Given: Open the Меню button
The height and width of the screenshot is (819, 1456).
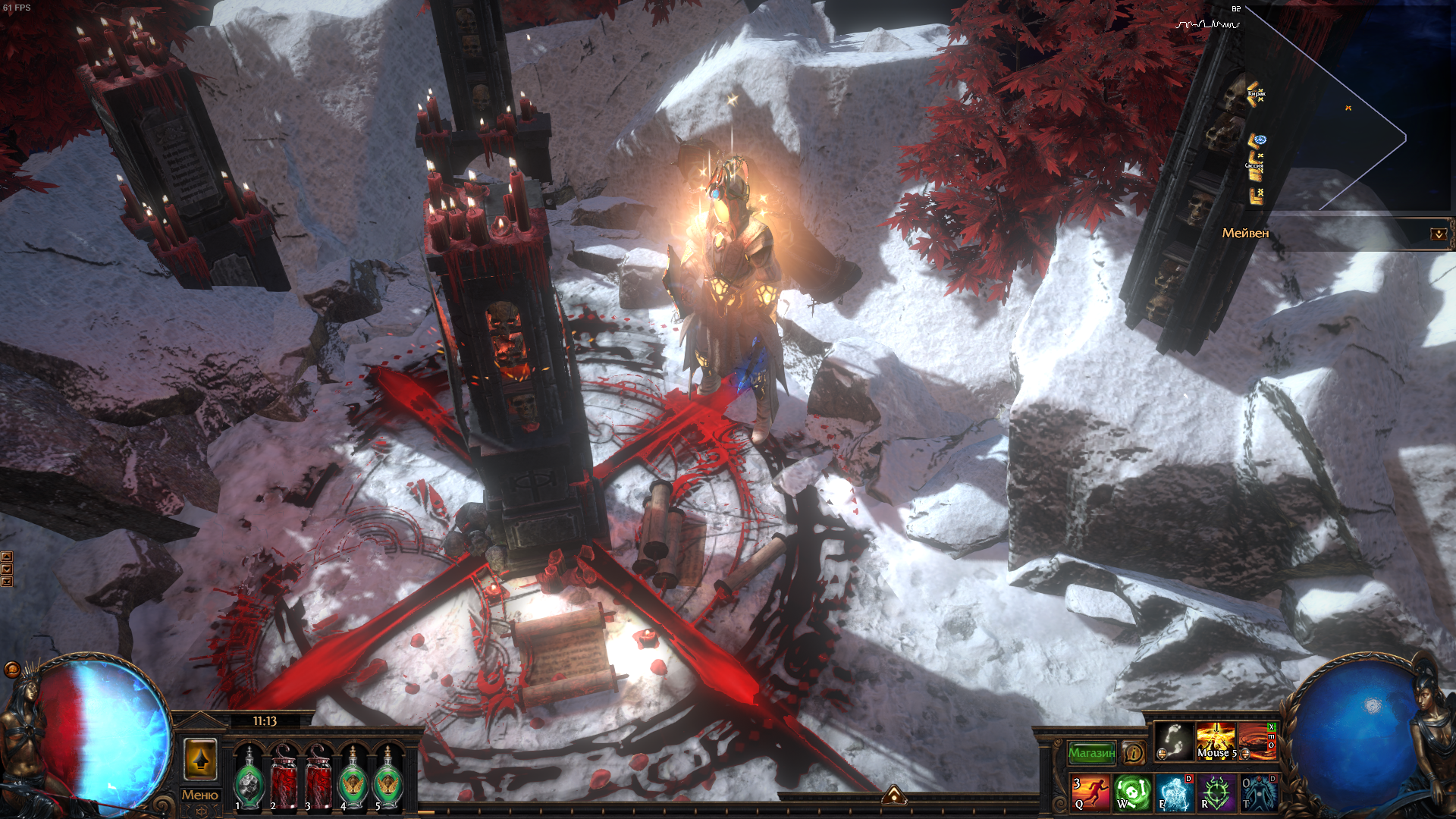Looking at the screenshot, I should [200, 795].
